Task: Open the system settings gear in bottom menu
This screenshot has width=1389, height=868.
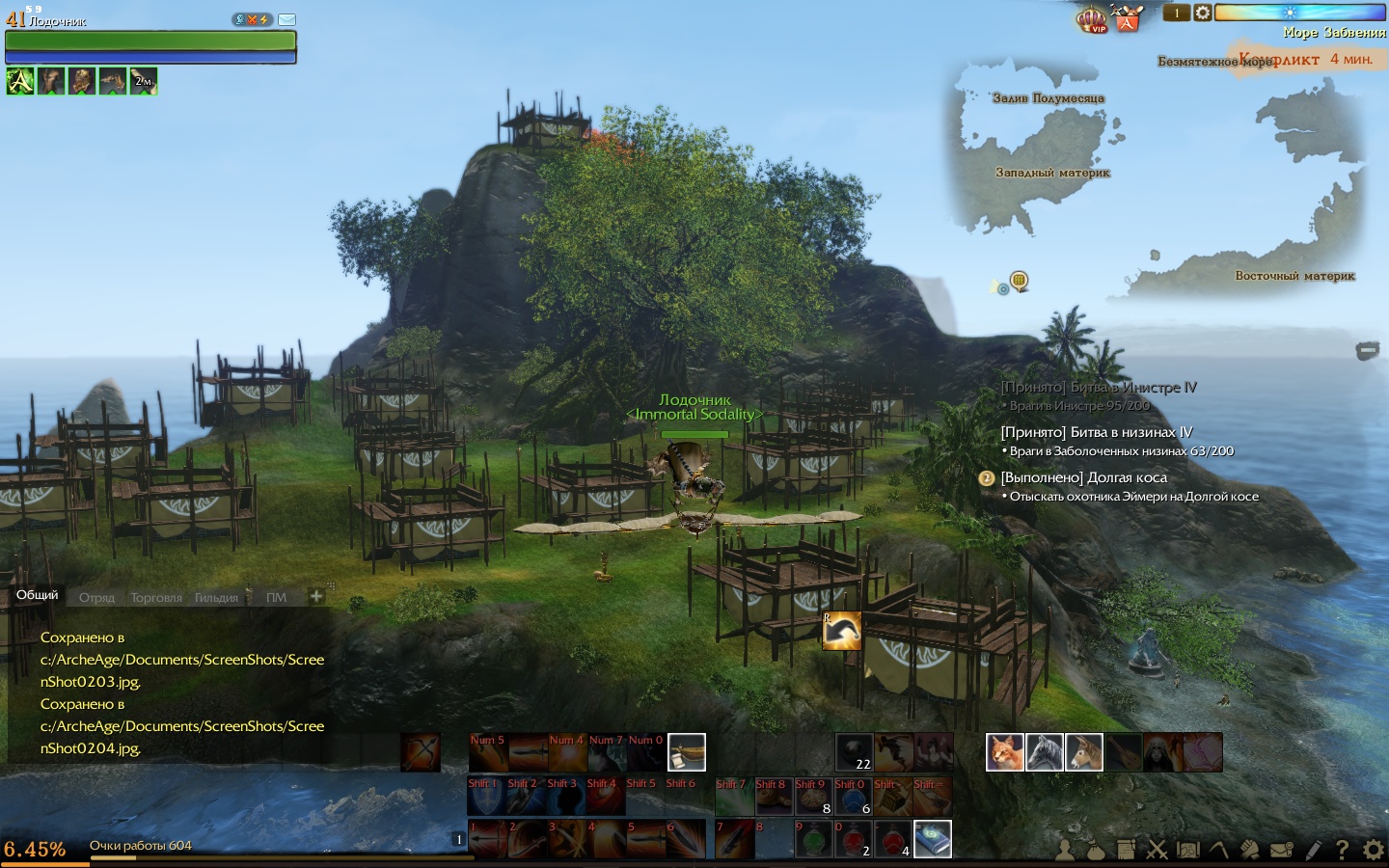Action: [1373, 850]
